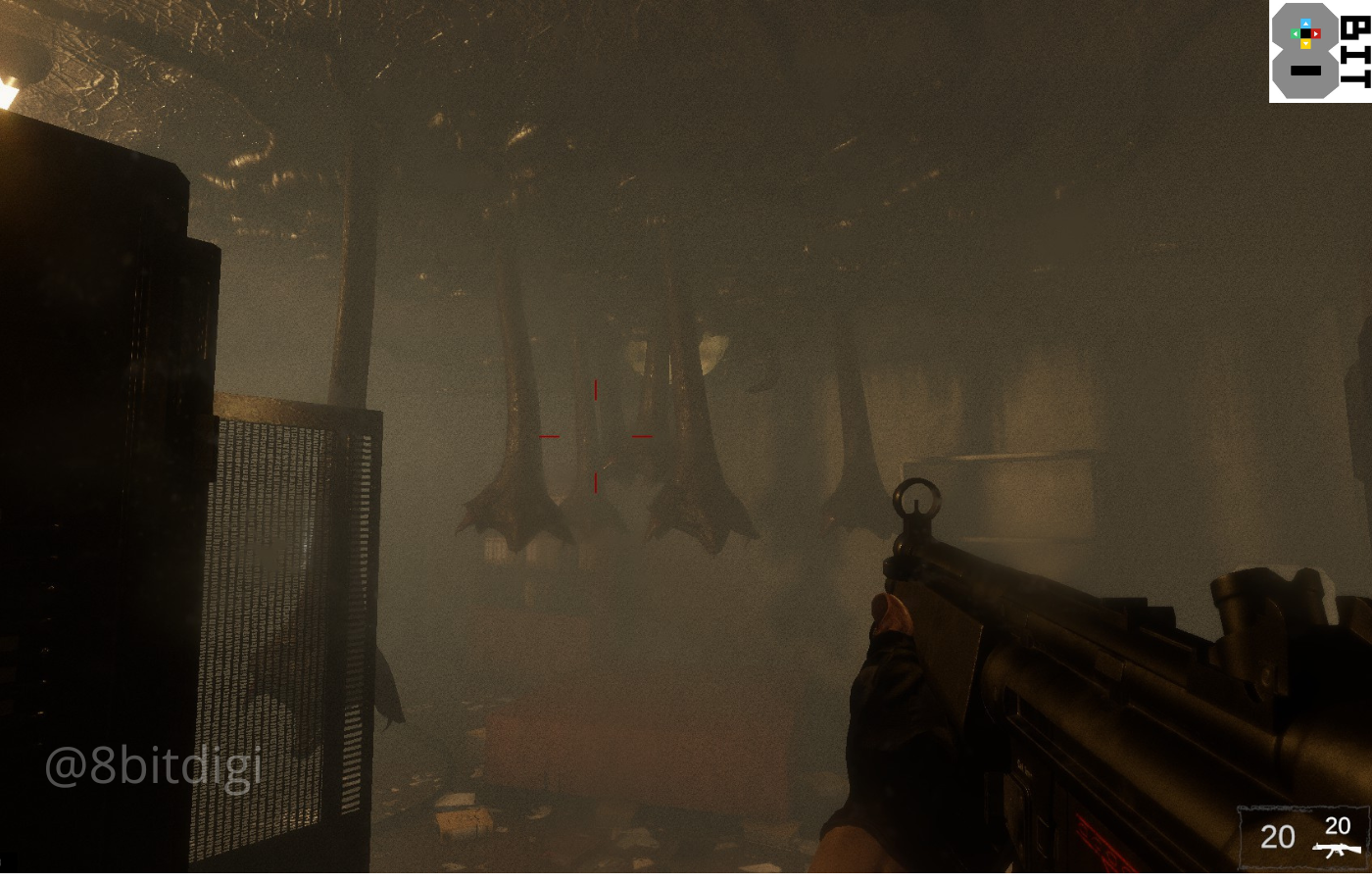Click the yellow down-arrow on the 8BIT d-pad

[x=1305, y=44]
